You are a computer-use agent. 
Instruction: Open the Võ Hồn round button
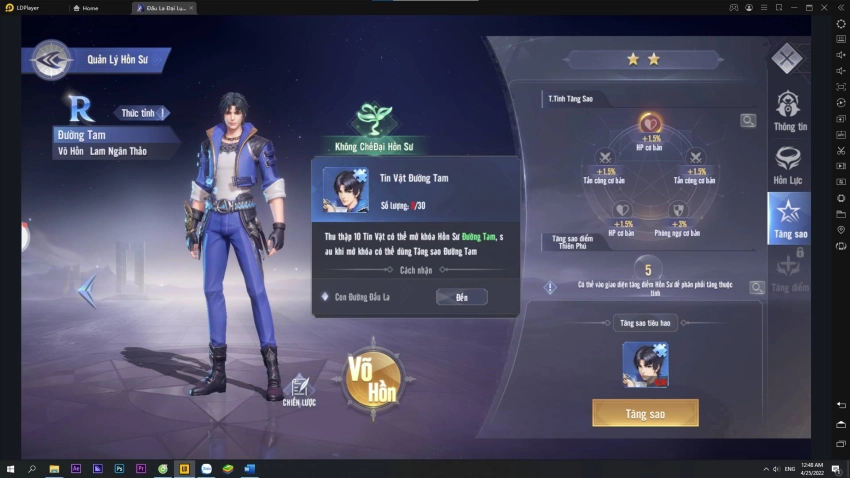coord(373,378)
